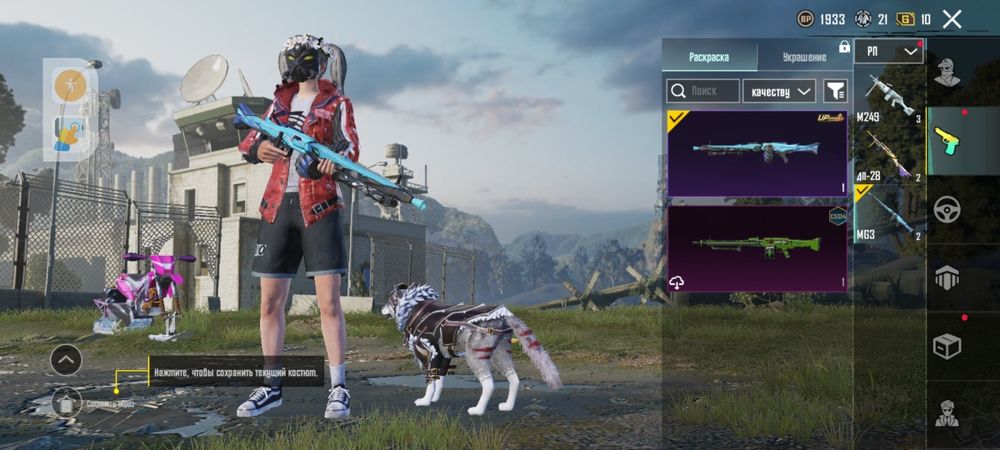Screen dimensions: 1000x450
Task: Choose the green MG3 skin card
Action: click(x=757, y=248)
